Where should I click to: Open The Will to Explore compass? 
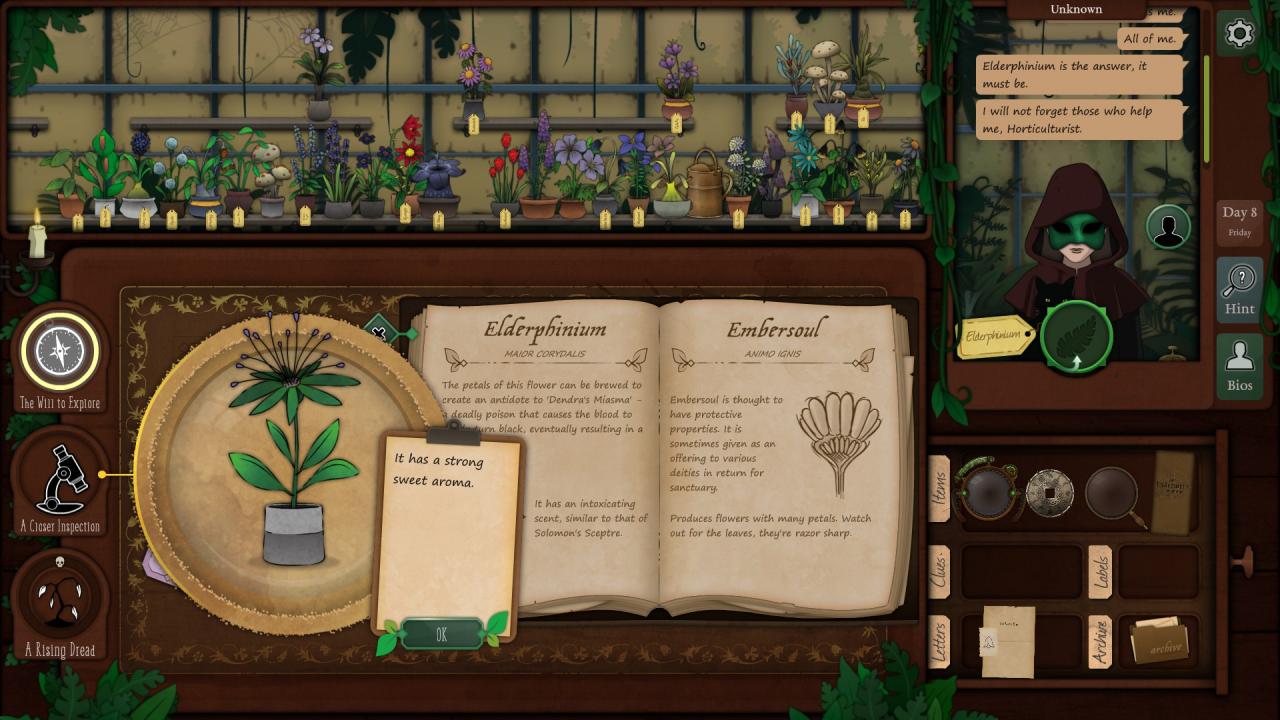(x=60, y=351)
